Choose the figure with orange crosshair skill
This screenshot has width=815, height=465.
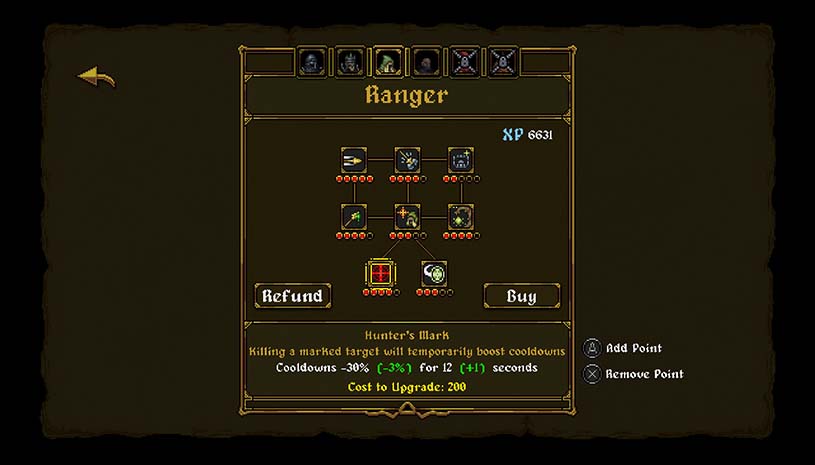[x=407, y=216]
